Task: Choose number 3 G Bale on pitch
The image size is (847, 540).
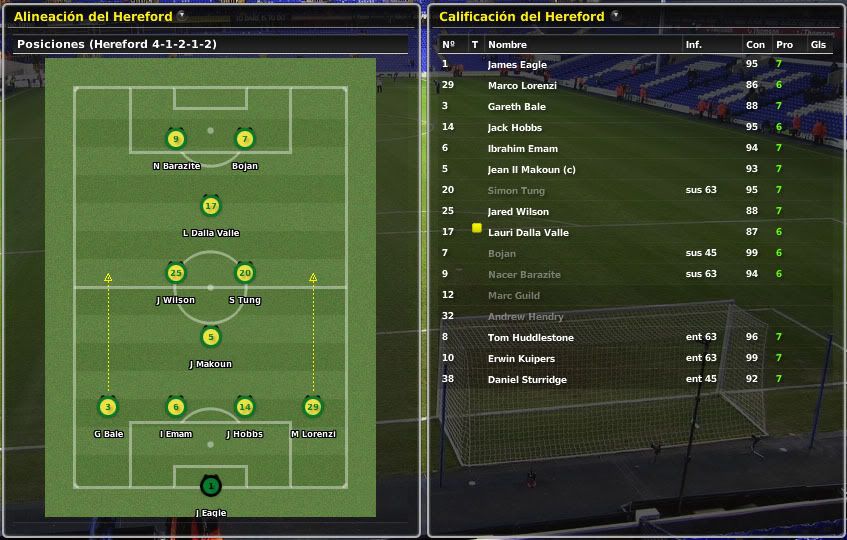Action: click(108, 407)
